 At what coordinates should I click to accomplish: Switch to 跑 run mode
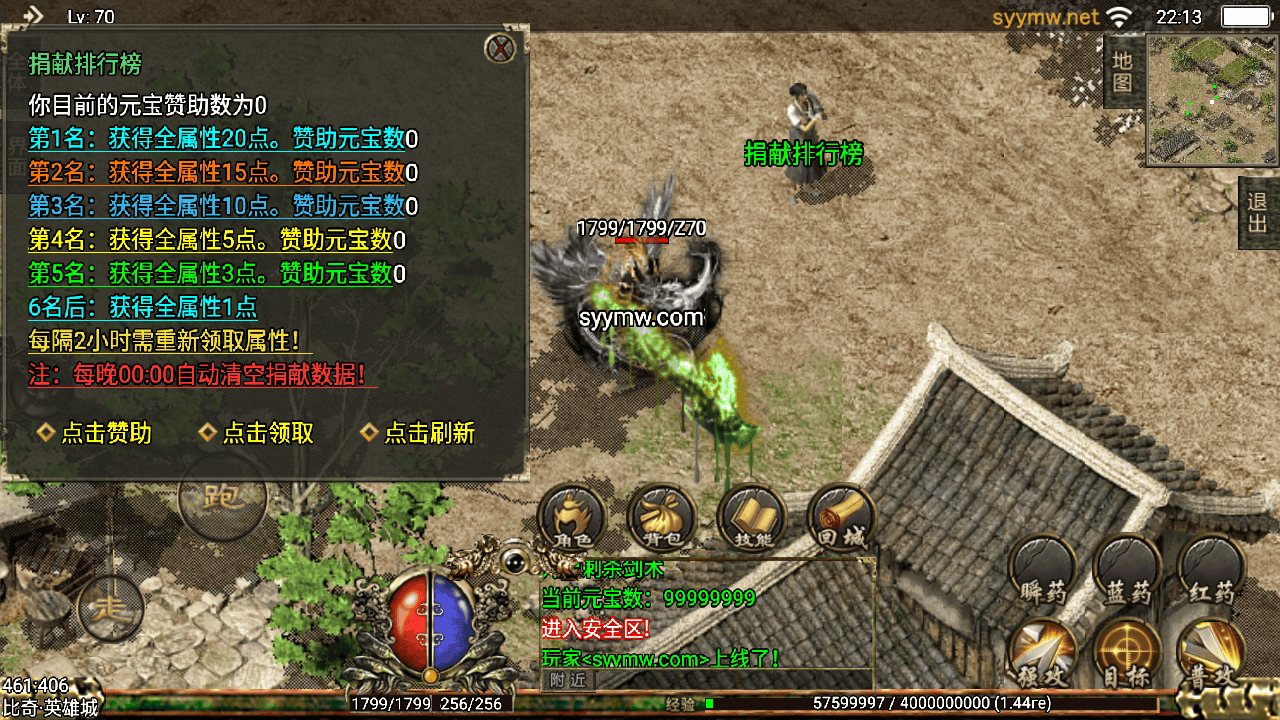(x=222, y=497)
